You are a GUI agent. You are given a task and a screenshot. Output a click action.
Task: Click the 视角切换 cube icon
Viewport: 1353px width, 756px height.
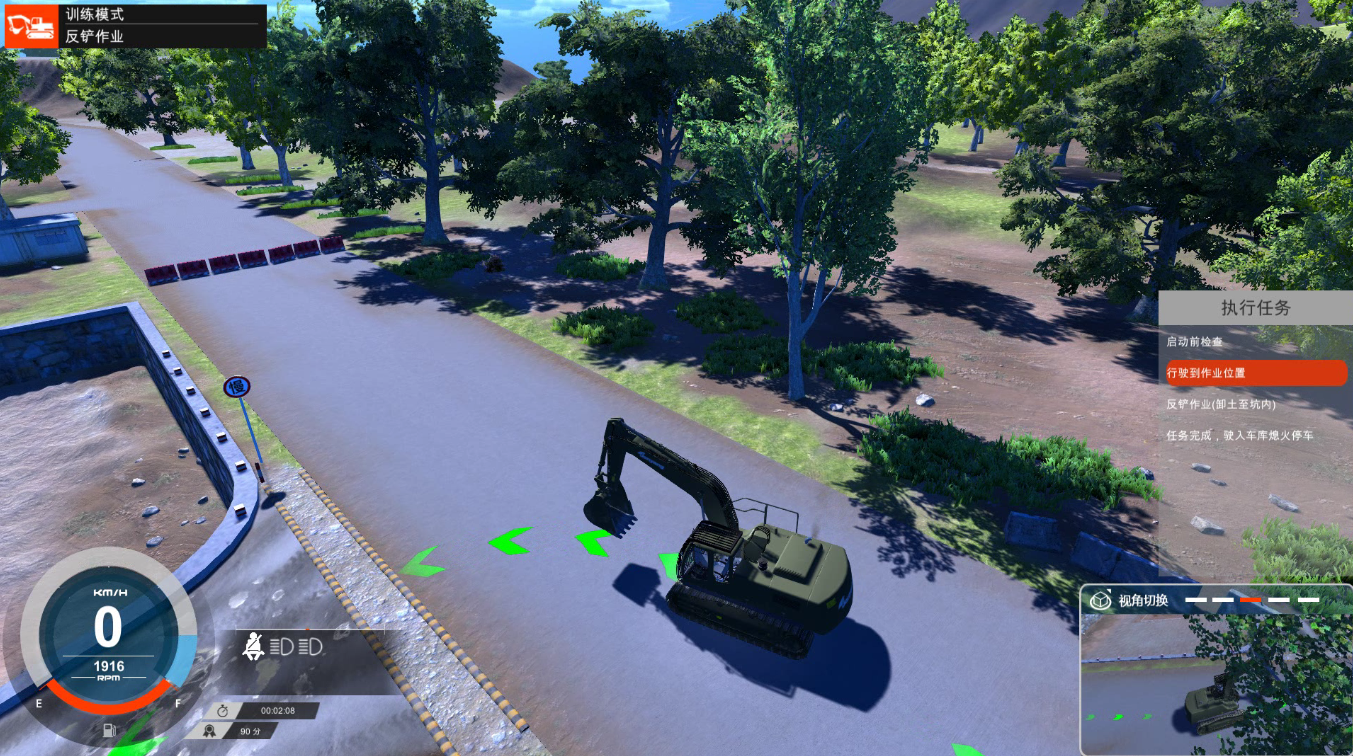[1101, 600]
